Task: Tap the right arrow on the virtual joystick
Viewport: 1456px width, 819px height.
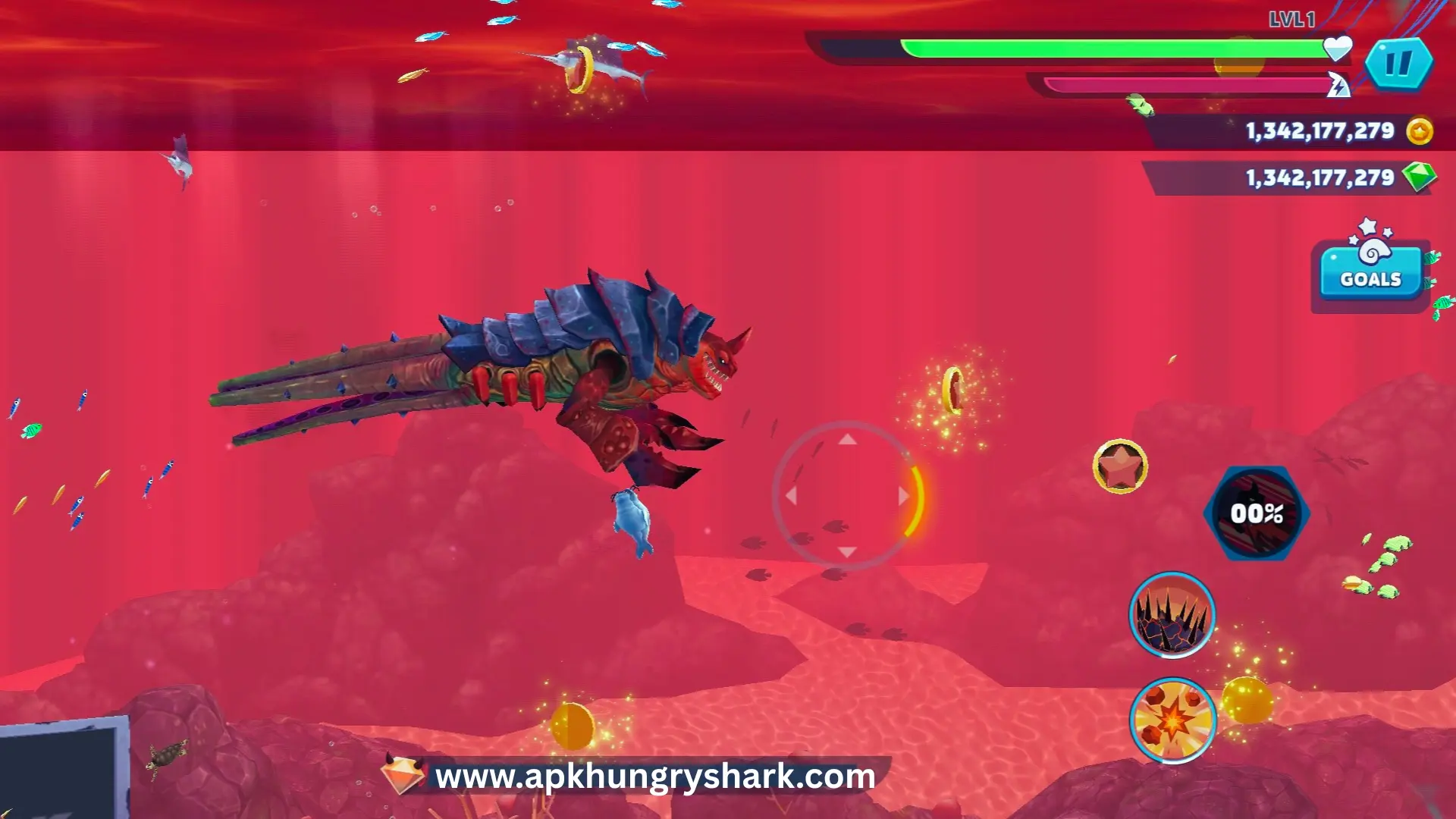Action: pyautogui.click(x=902, y=497)
